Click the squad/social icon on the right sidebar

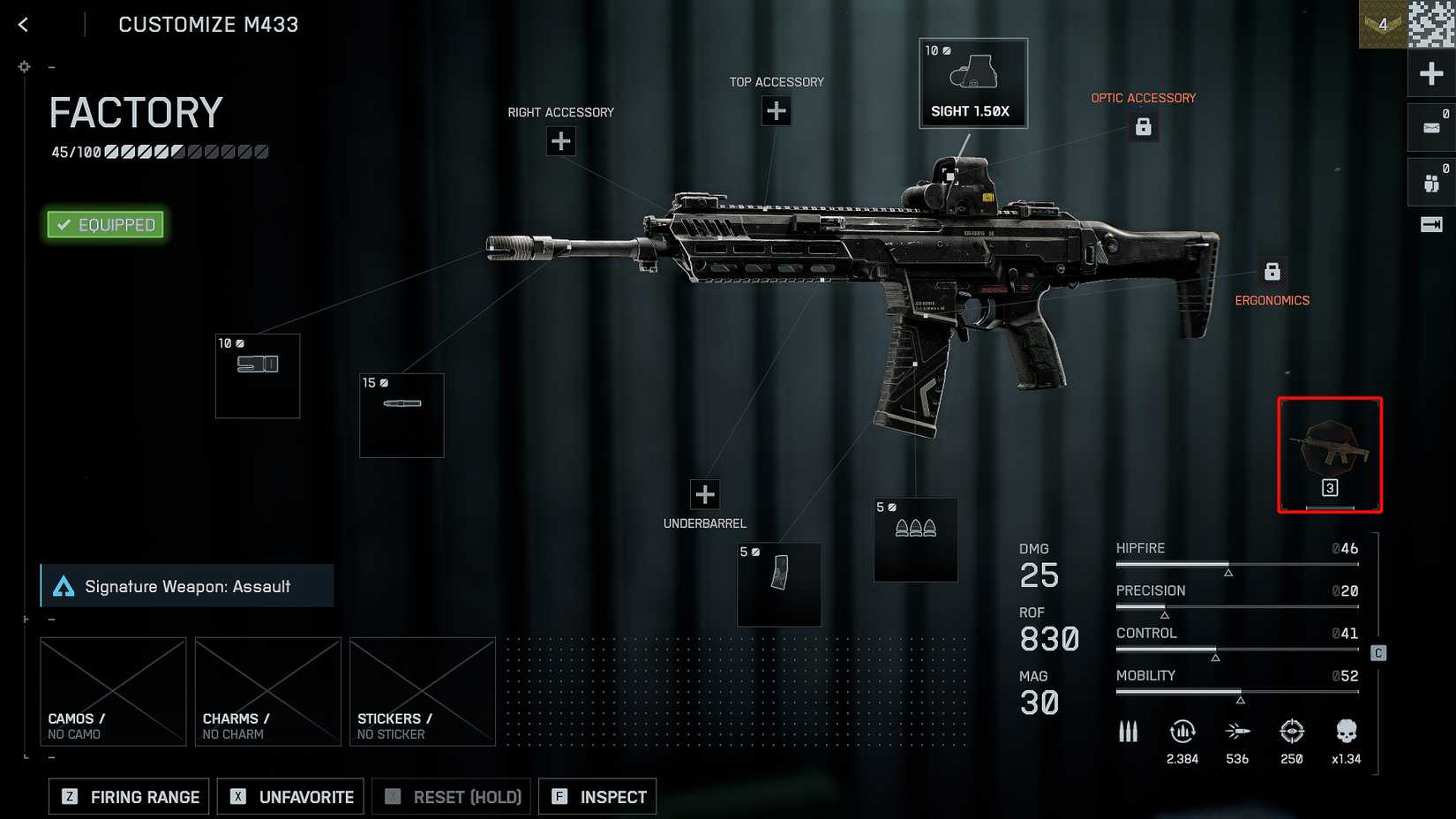[1430, 181]
